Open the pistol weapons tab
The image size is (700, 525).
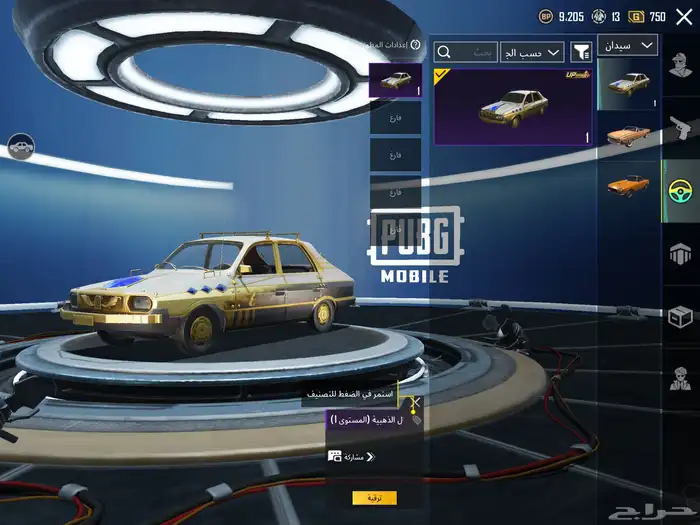tap(681, 127)
